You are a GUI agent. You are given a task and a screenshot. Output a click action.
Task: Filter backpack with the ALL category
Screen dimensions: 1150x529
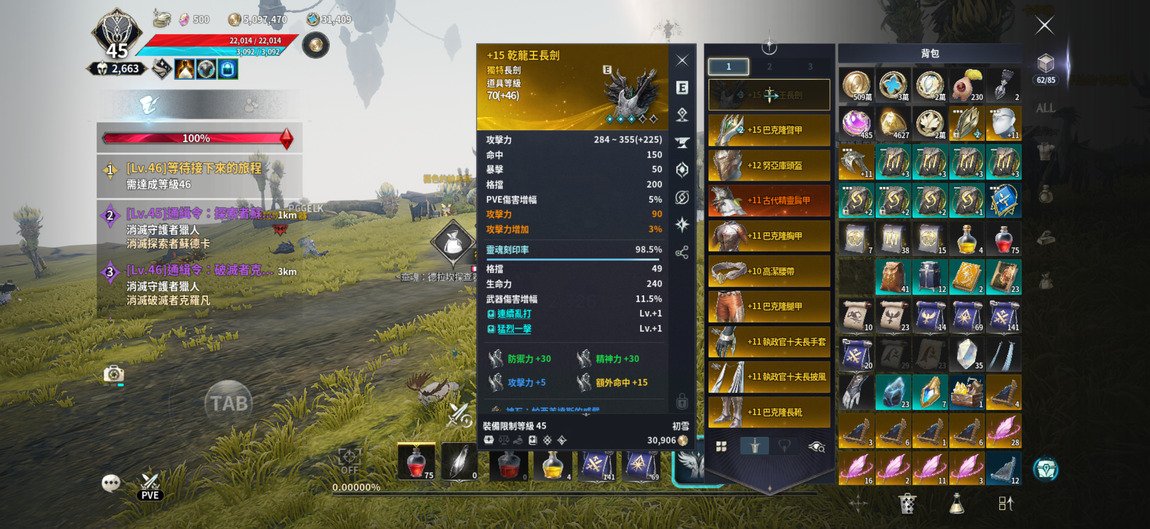1045,108
